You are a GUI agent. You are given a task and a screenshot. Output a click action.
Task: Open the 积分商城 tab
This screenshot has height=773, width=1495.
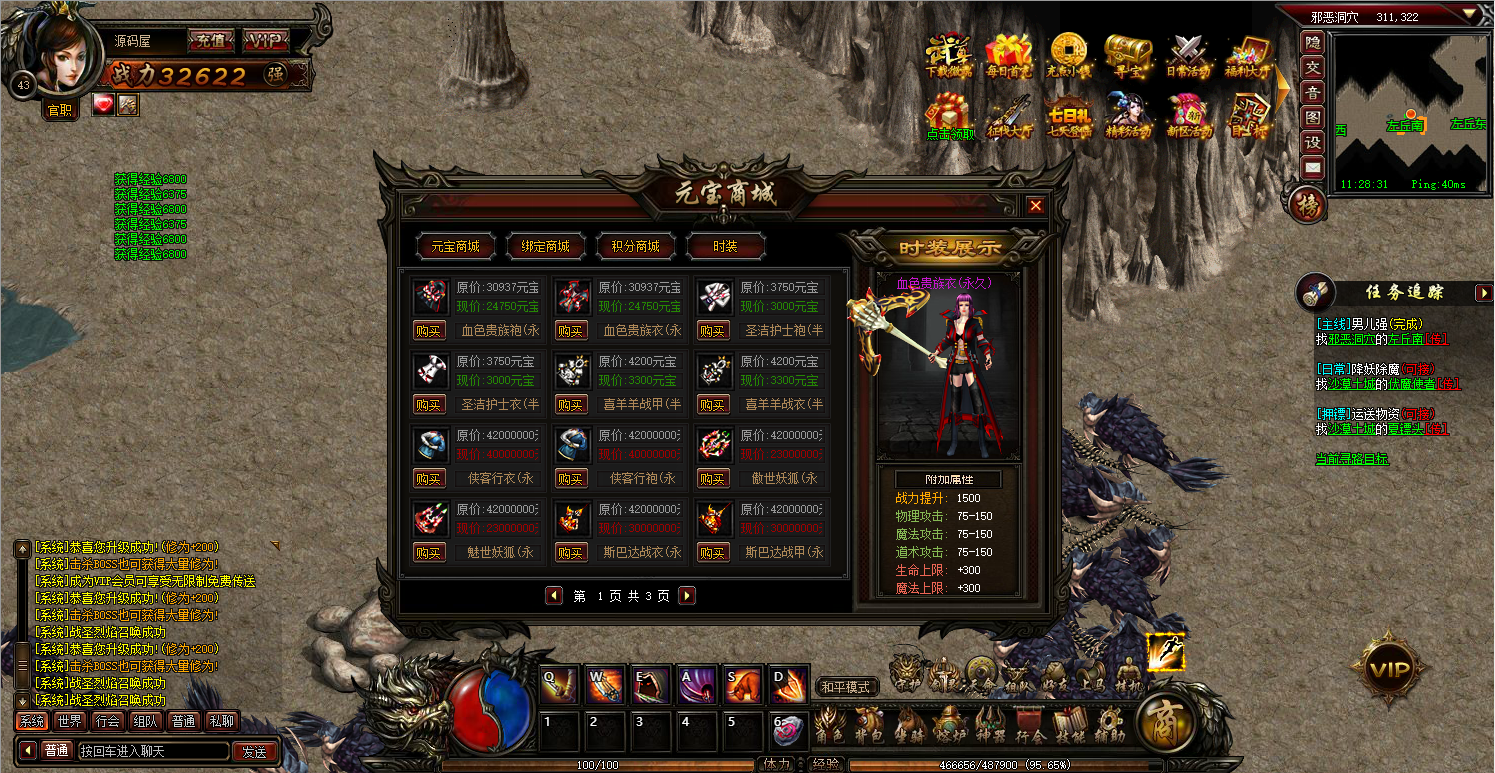(x=635, y=246)
